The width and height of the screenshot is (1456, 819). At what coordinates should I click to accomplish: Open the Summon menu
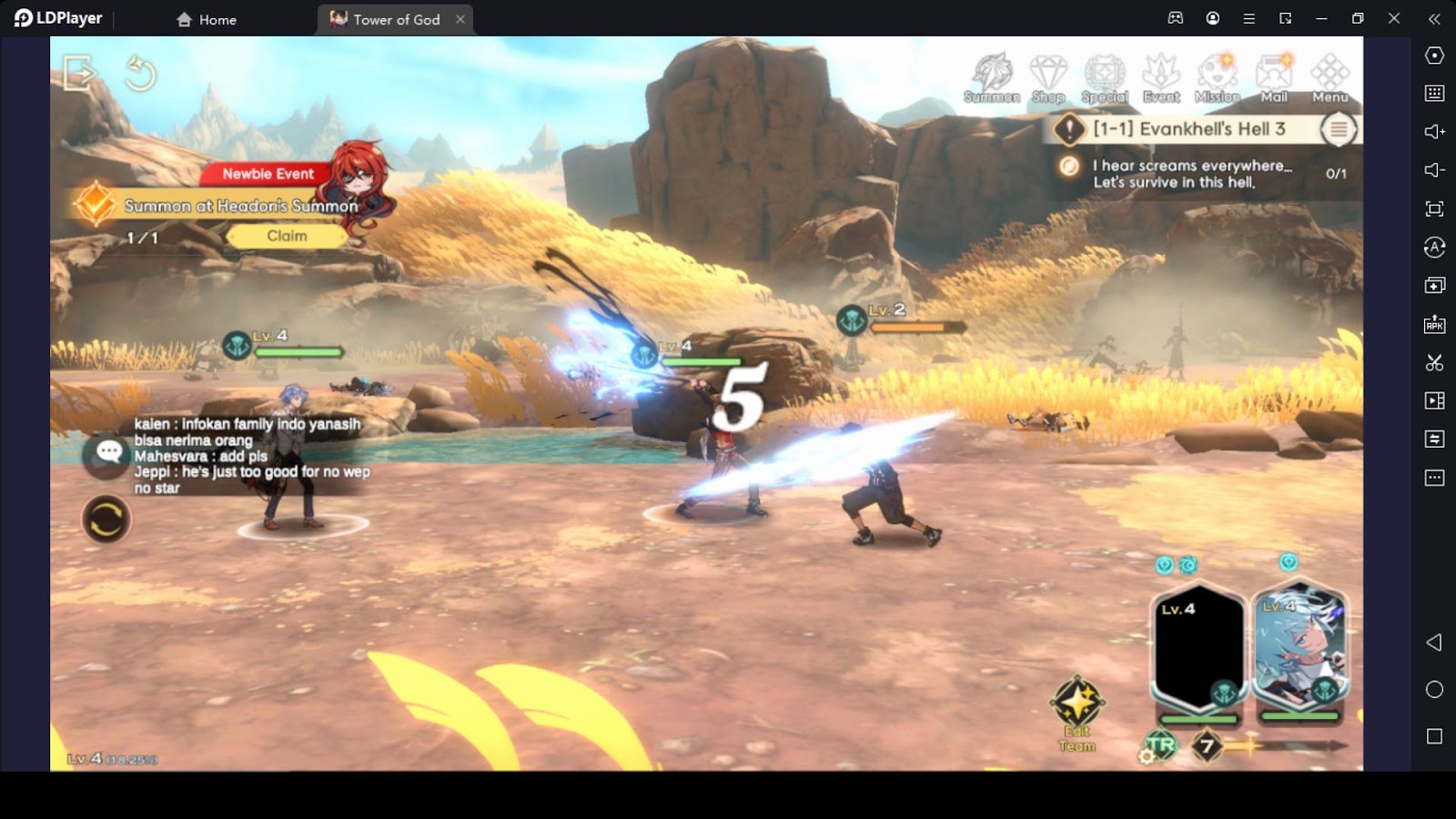(x=991, y=78)
